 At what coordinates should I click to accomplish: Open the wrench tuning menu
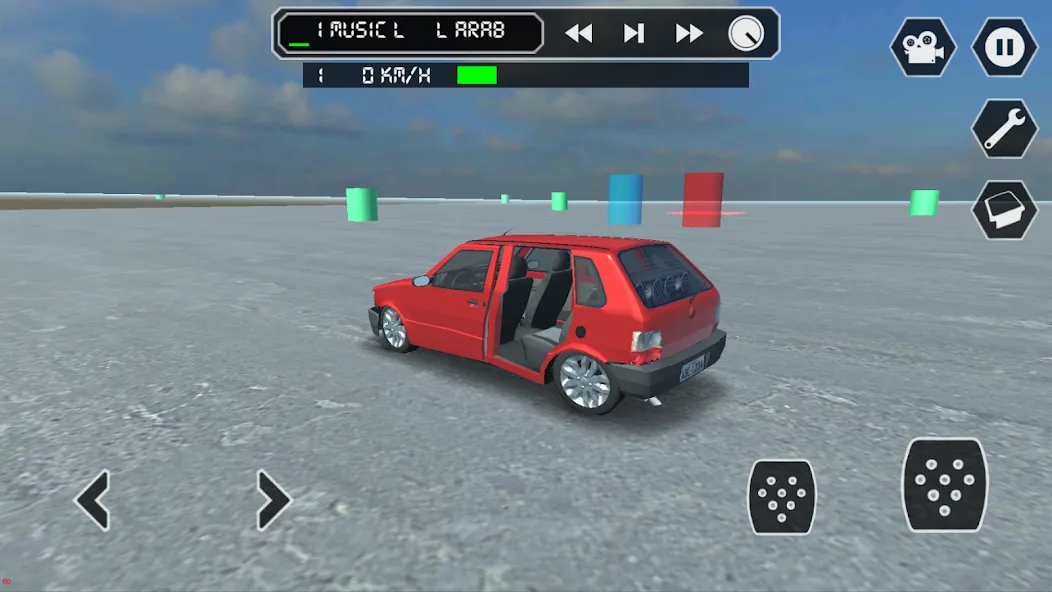(1004, 128)
